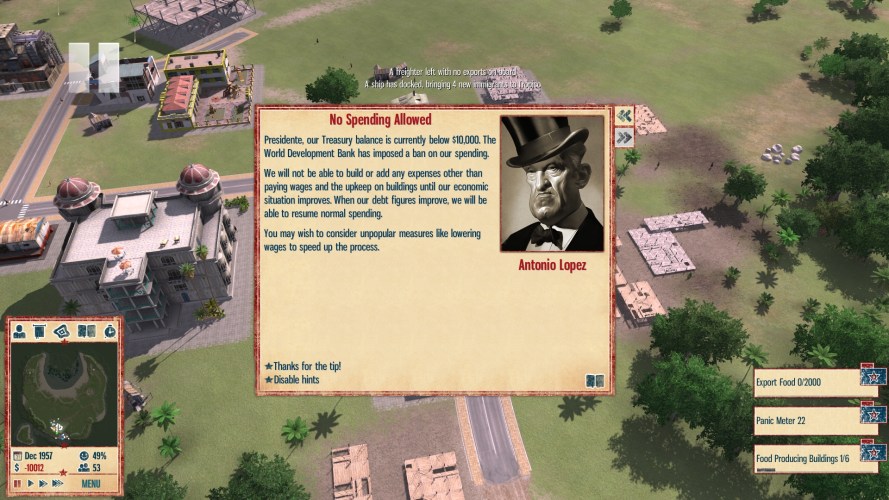The width and height of the screenshot is (889, 500).
Task: Open the MENU button
Action: pyautogui.click(x=91, y=484)
